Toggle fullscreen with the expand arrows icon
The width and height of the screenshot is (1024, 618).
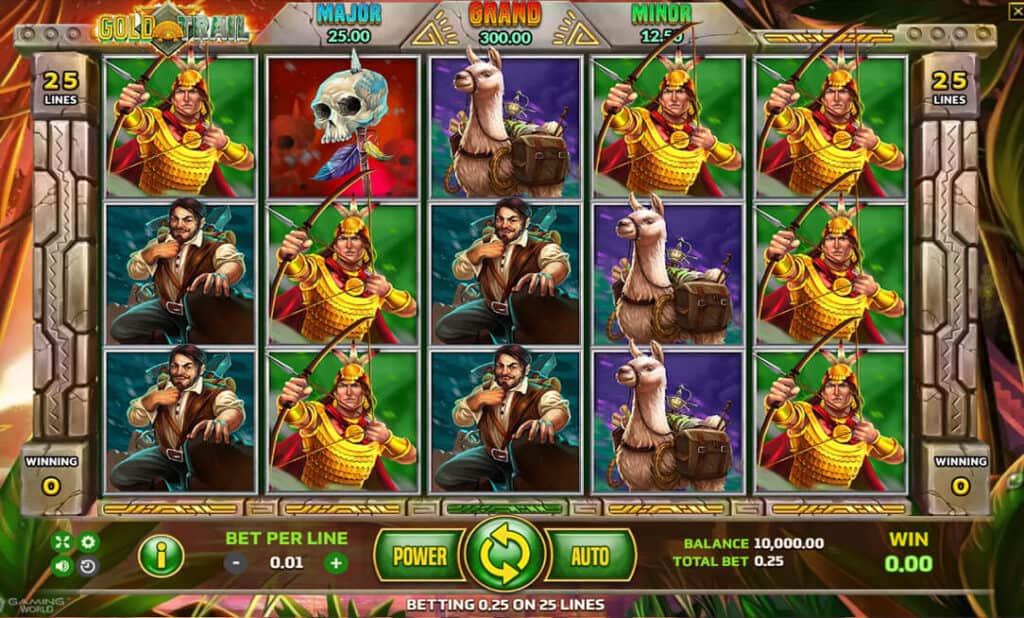62,543
